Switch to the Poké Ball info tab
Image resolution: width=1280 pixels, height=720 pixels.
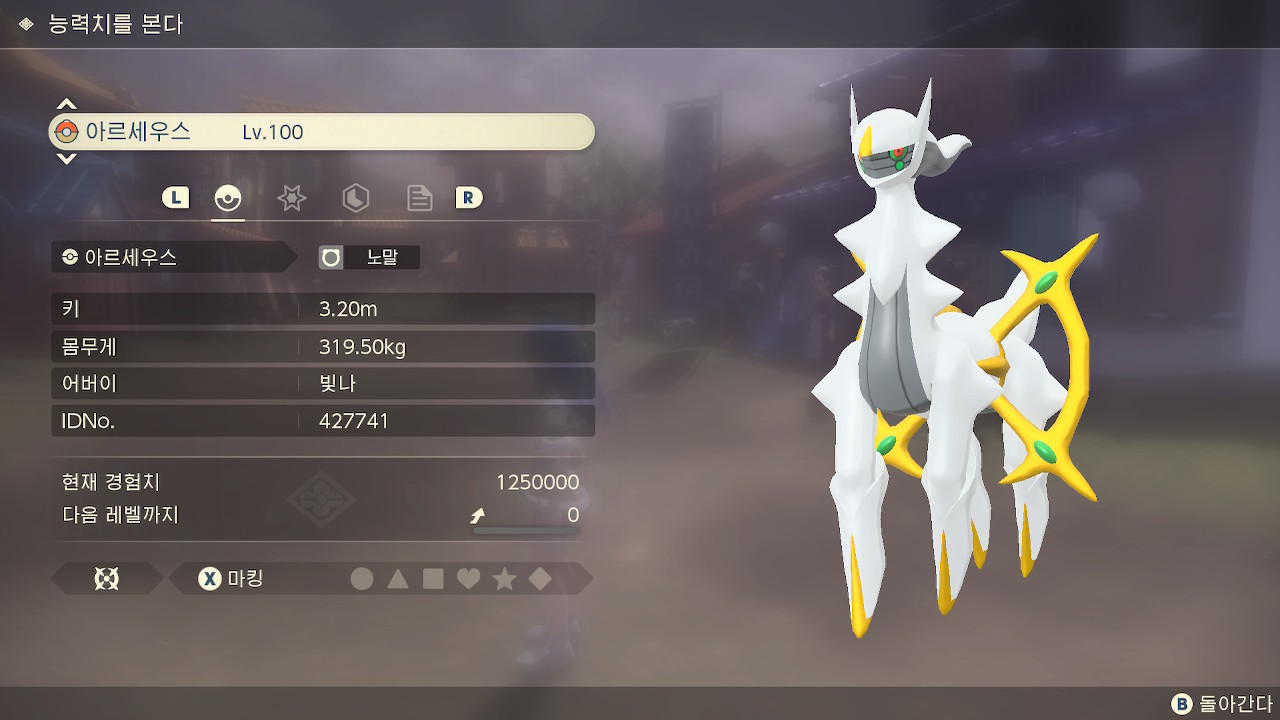click(228, 198)
